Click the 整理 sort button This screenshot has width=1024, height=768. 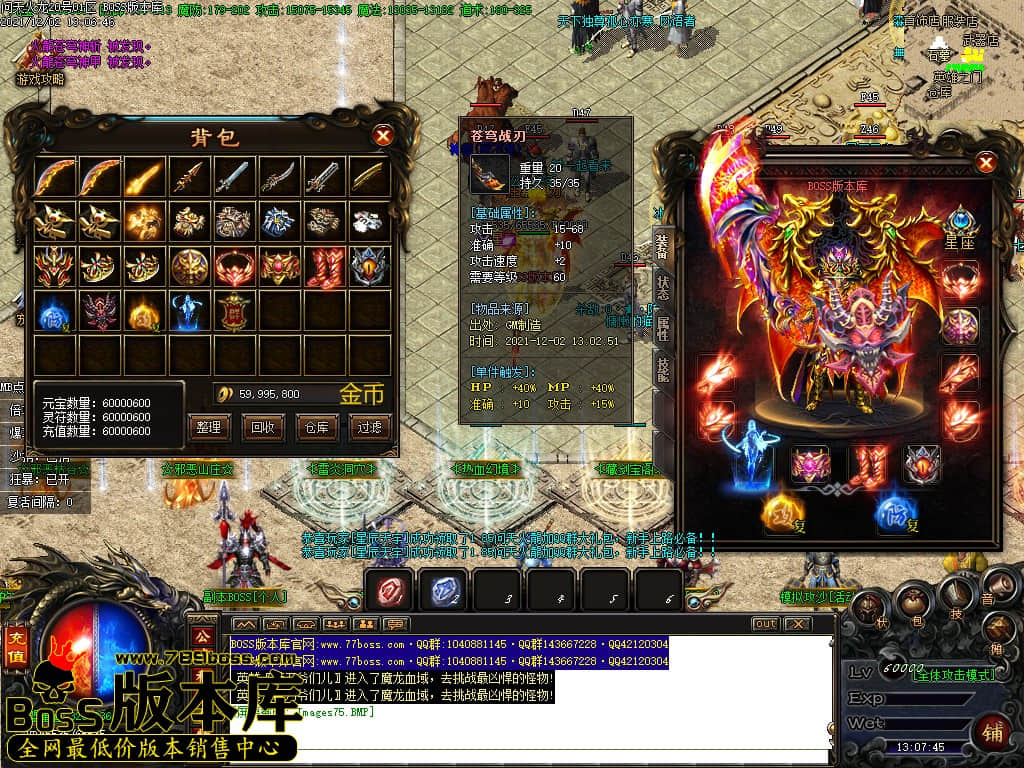[x=209, y=427]
